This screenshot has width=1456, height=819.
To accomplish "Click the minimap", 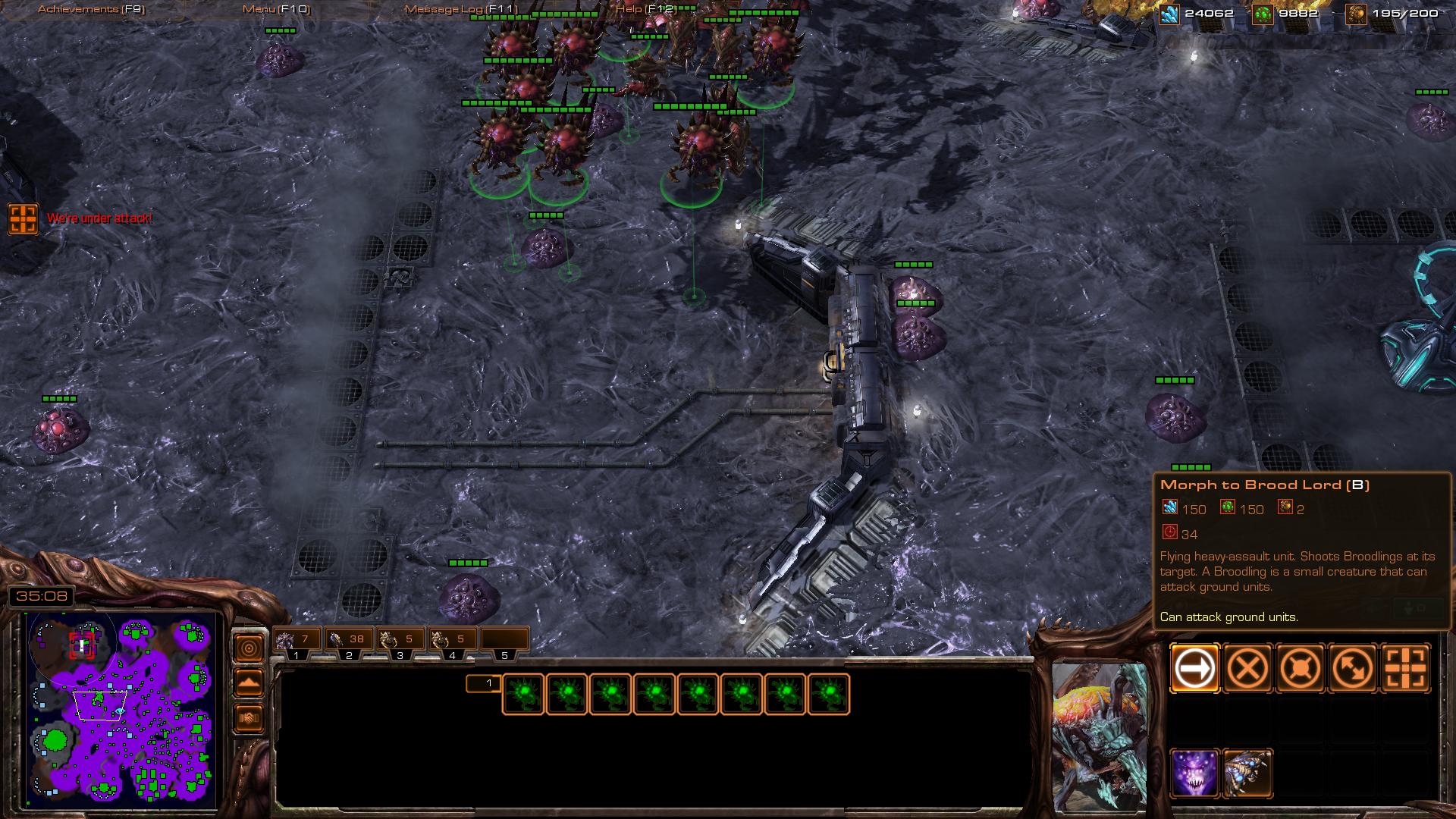I will [121, 709].
